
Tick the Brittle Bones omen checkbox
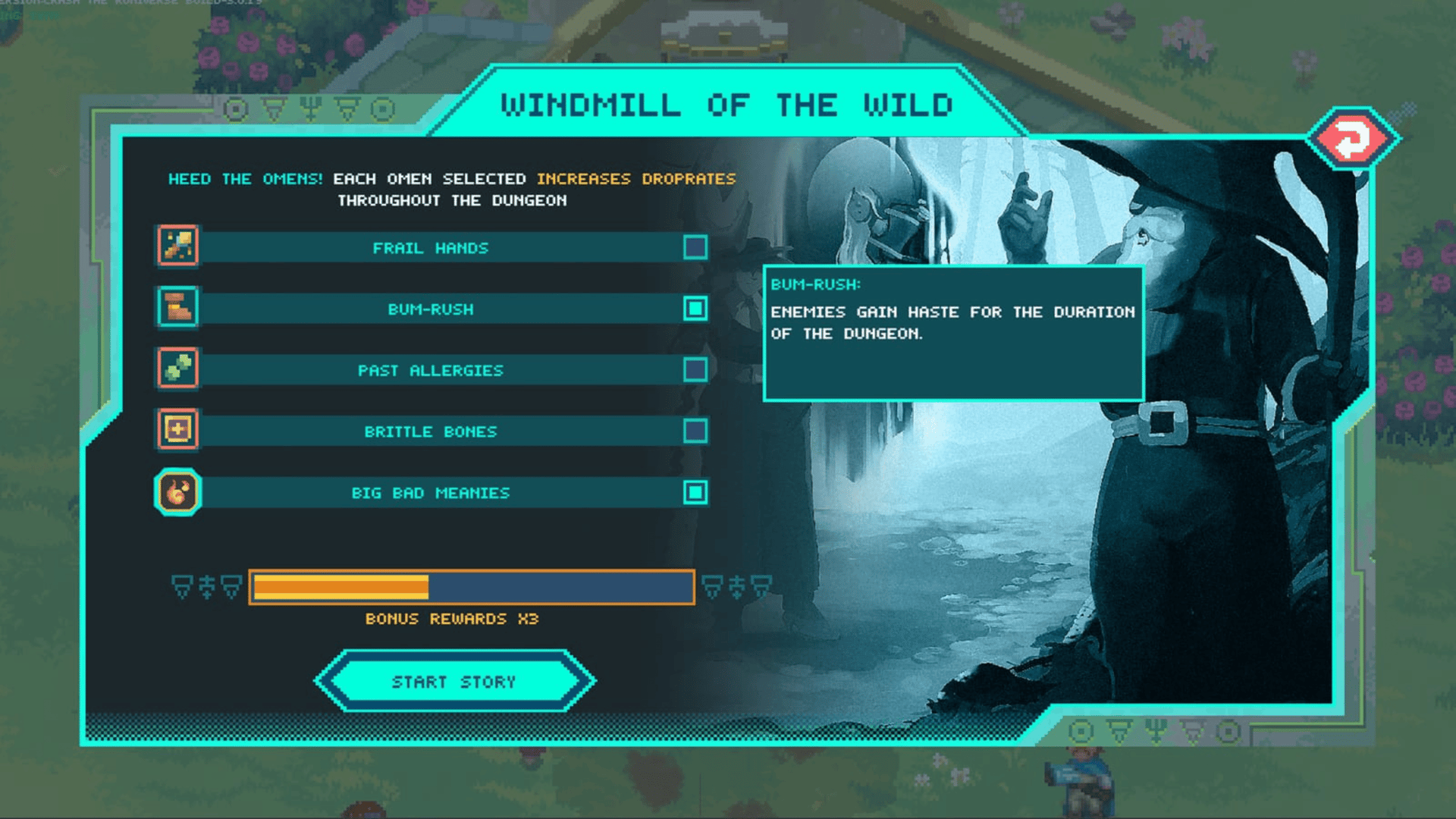[695, 431]
